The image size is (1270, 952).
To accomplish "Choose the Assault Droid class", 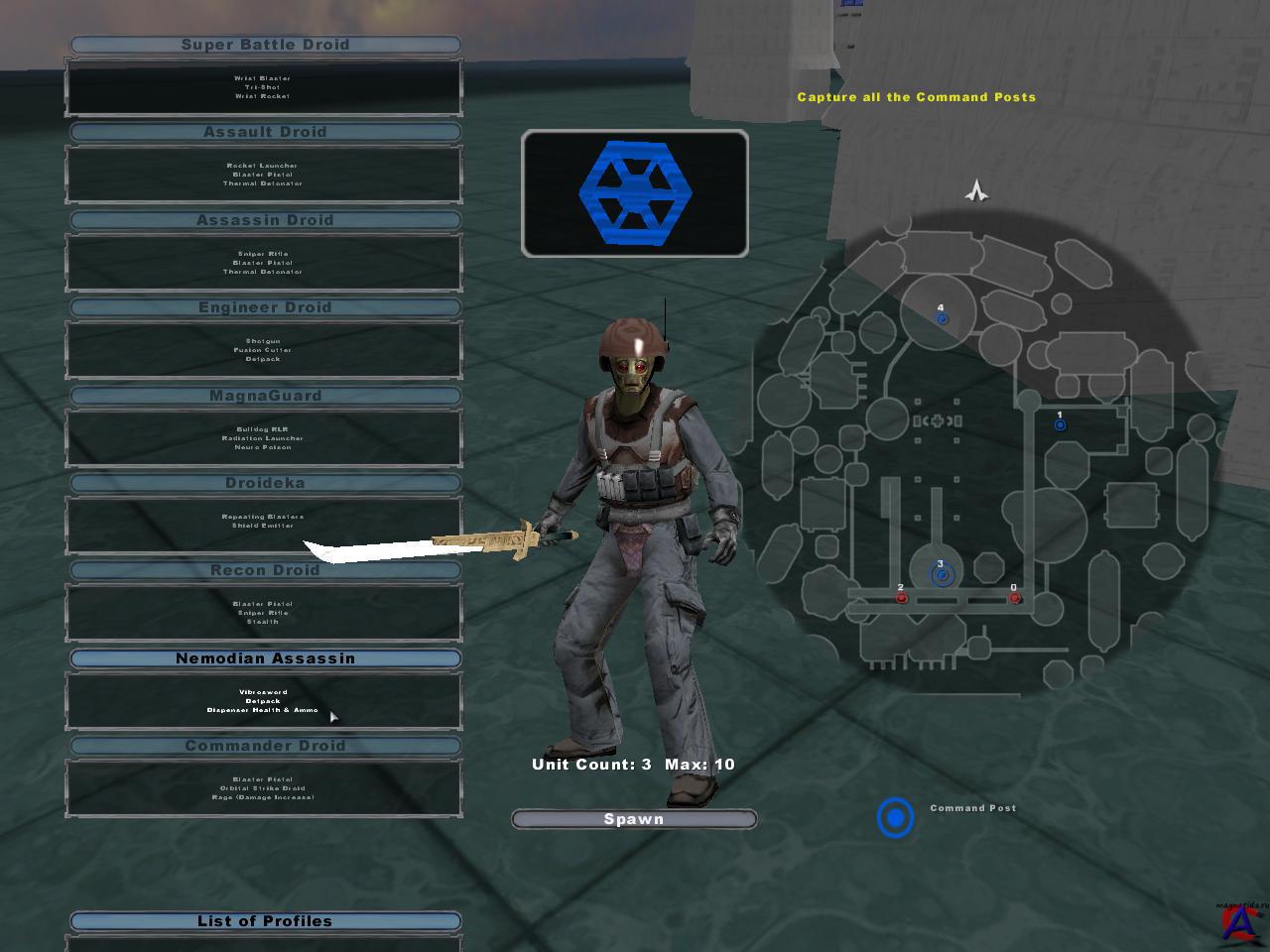I will pyautogui.click(x=265, y=132).
